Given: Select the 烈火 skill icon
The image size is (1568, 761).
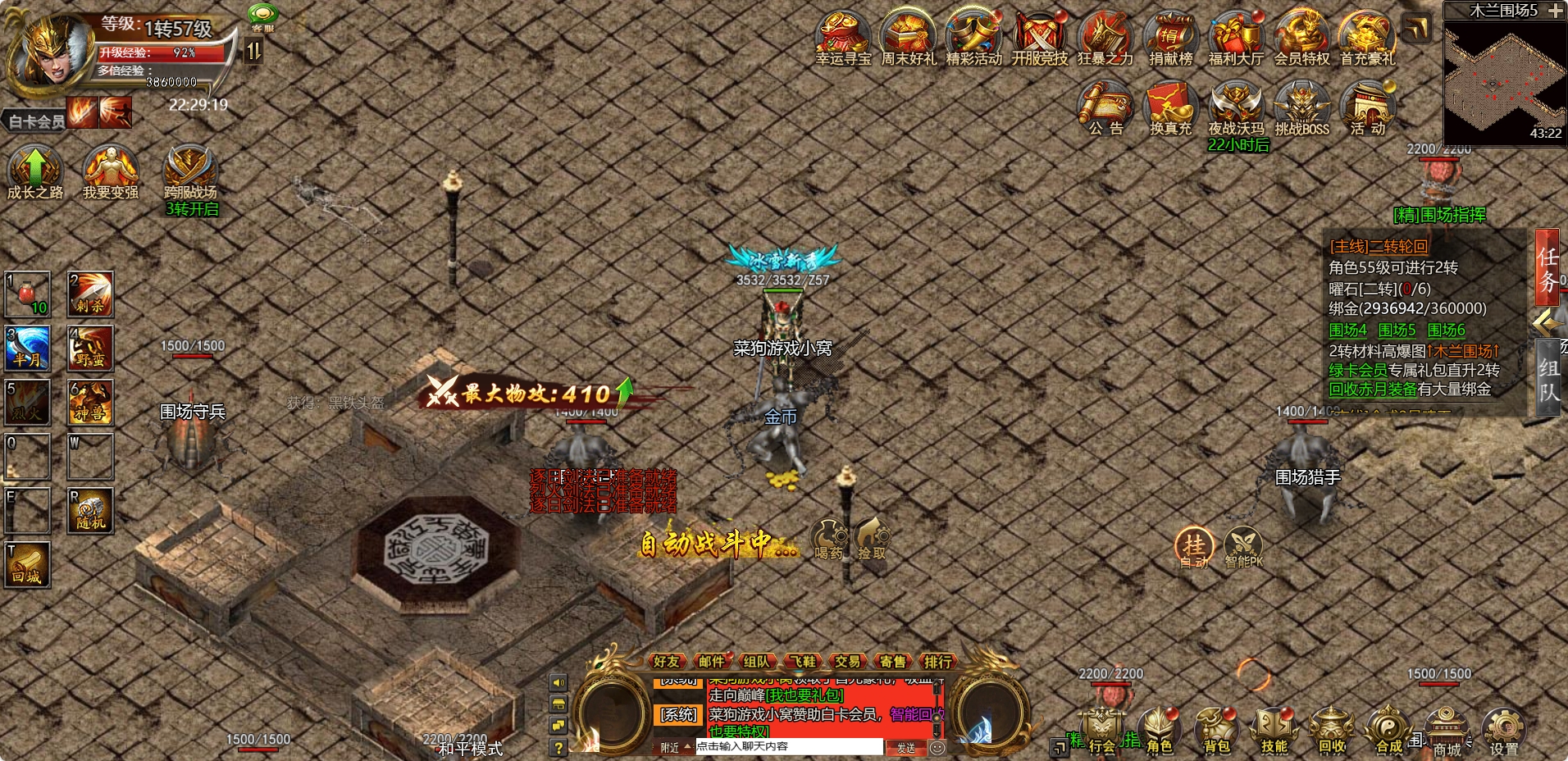Looking at the screenshot, I should point(27,403).
